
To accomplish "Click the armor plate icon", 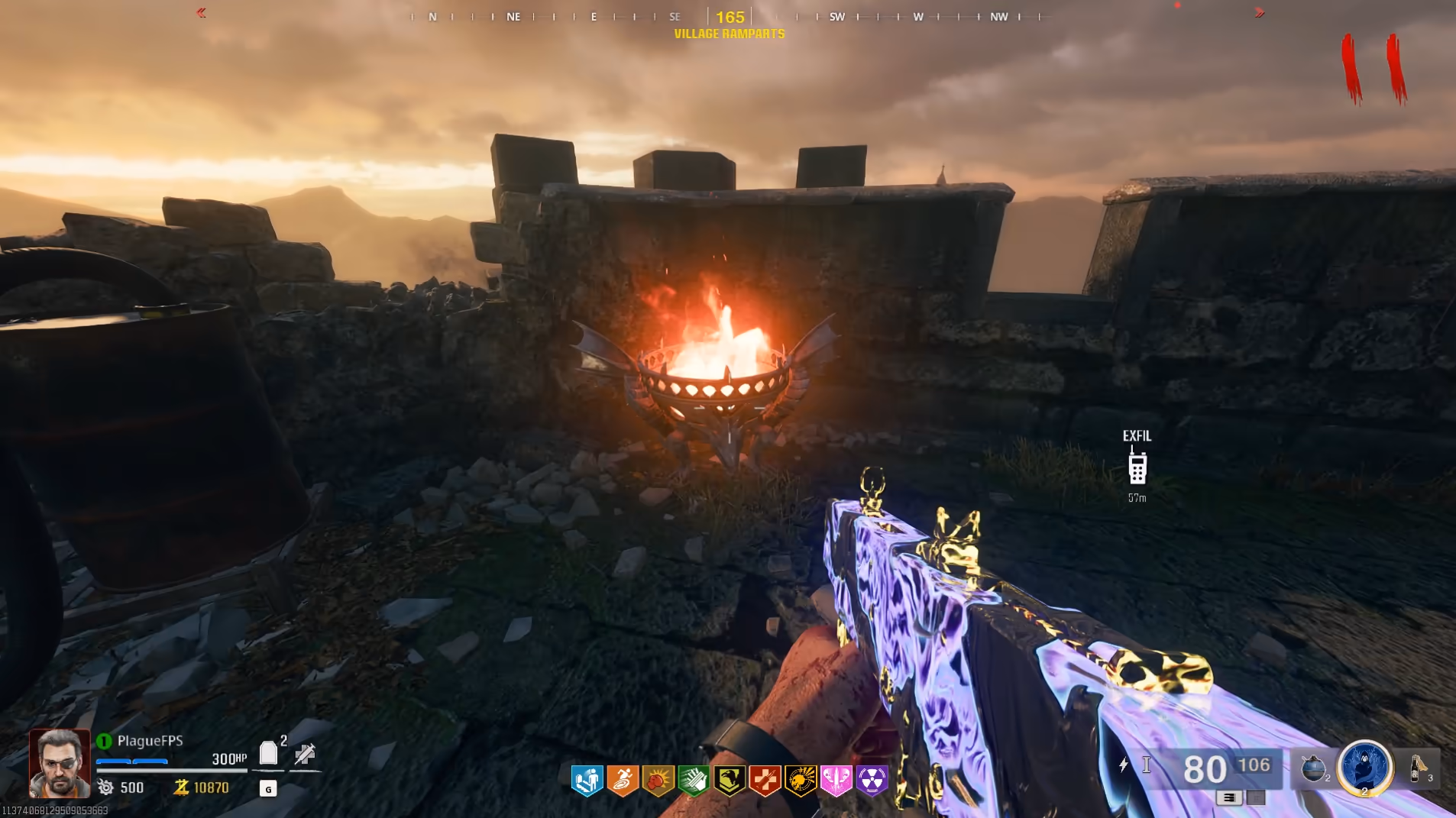I will click(268, 753).
